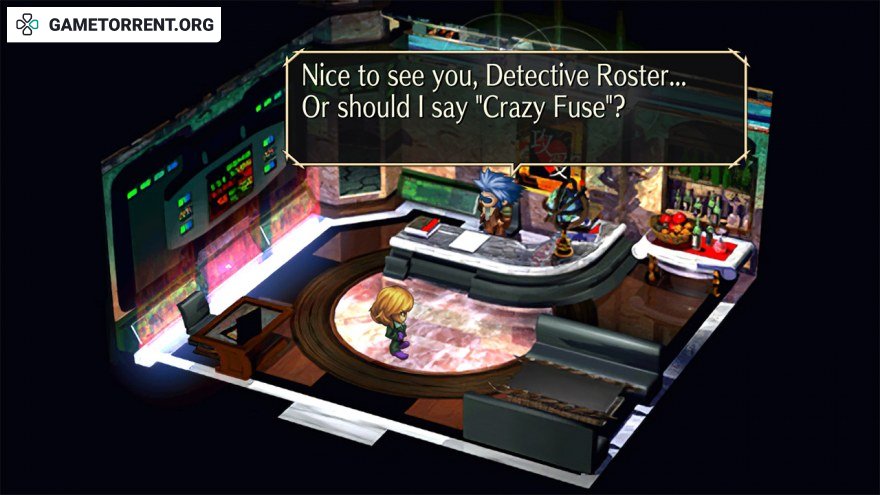Open the GAMETORRENT.ORG watermark link
The image size is (880, 495).
(x=114, y=25)
